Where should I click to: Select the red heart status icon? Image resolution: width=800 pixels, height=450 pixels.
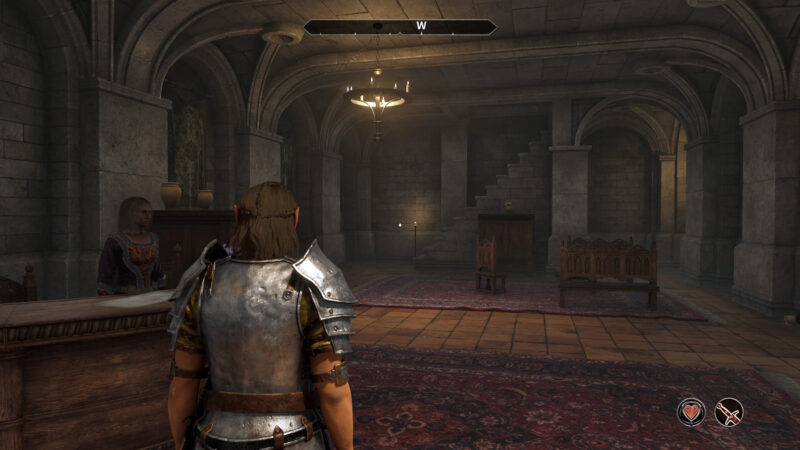pyautogui.click(x=691, y=411)
